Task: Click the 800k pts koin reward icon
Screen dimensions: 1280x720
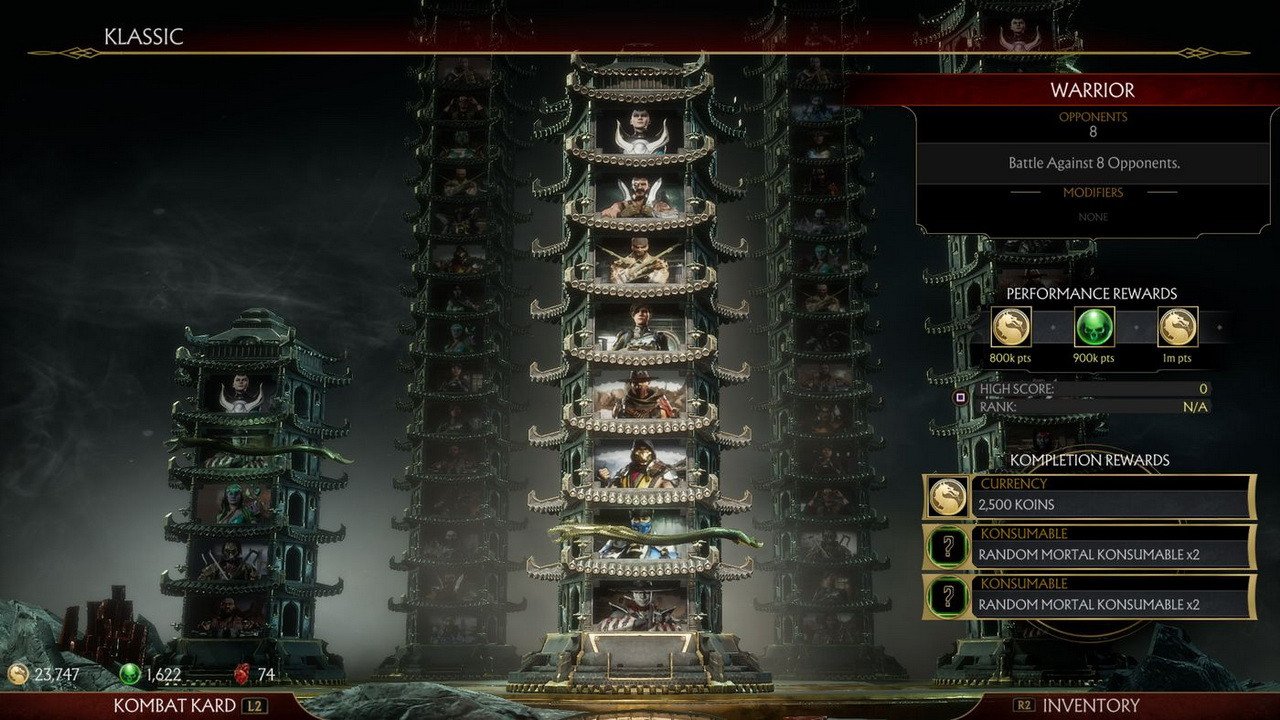Action: [x=1012, y=328]
